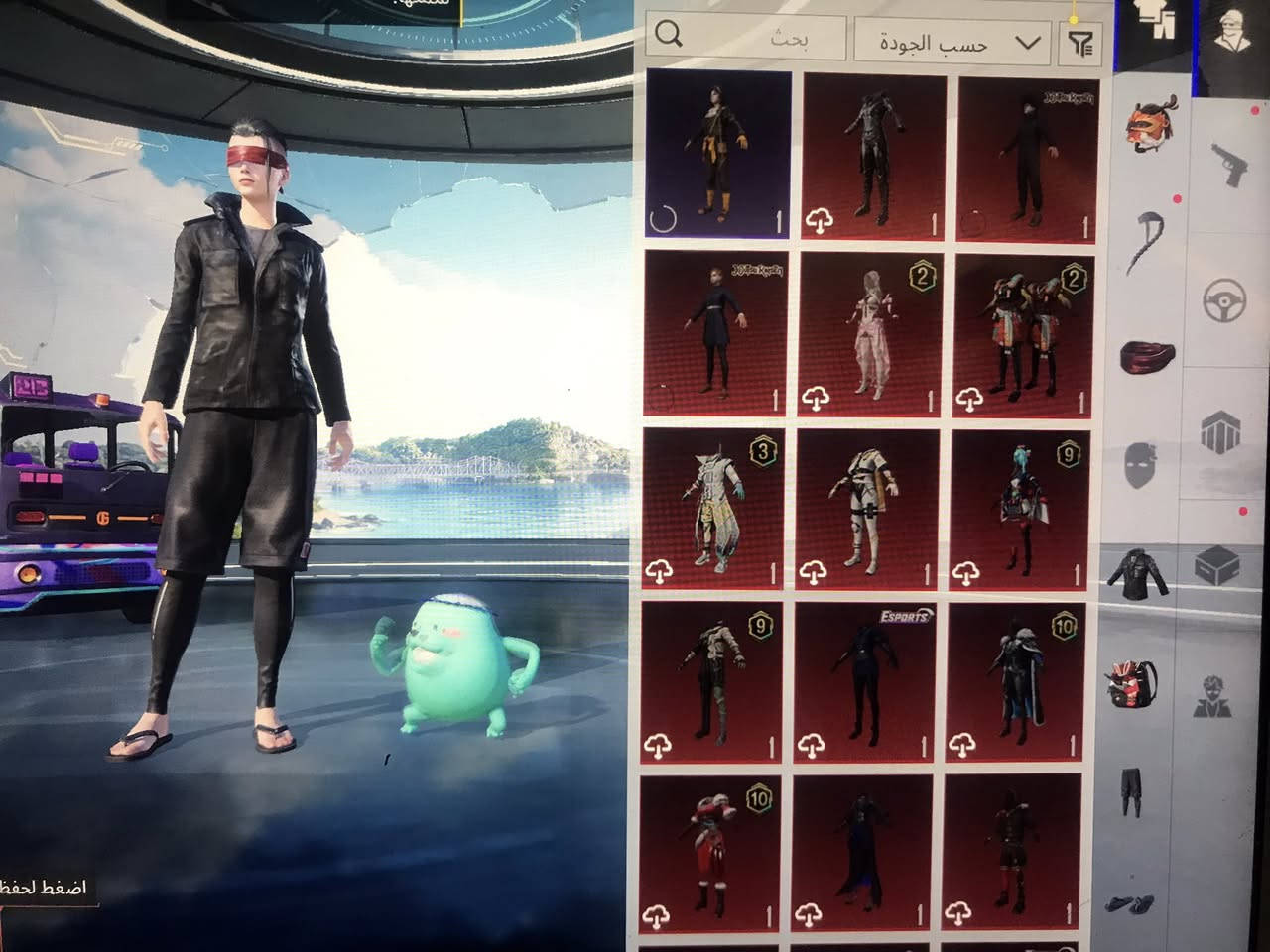
Task: Open the jacket outfits category
Action: 1143,573
